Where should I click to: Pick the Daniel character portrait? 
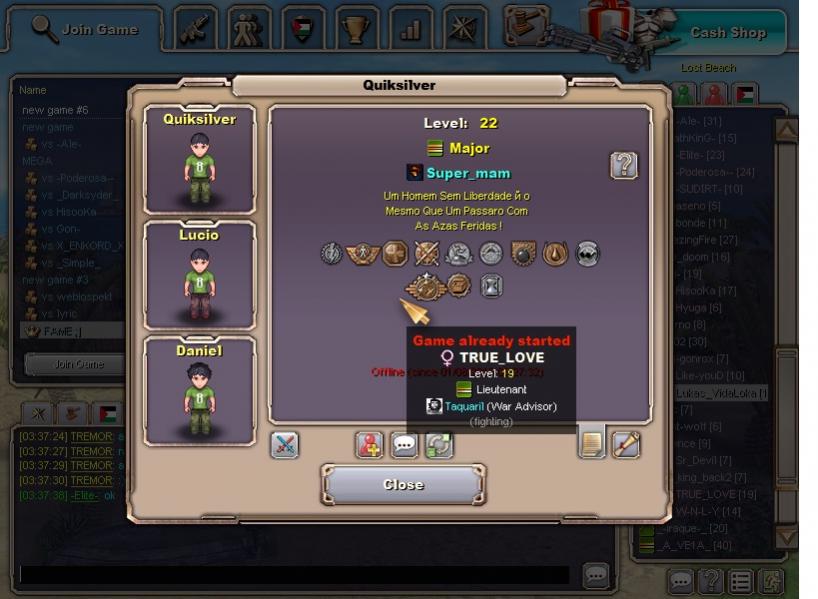[200, 390]
